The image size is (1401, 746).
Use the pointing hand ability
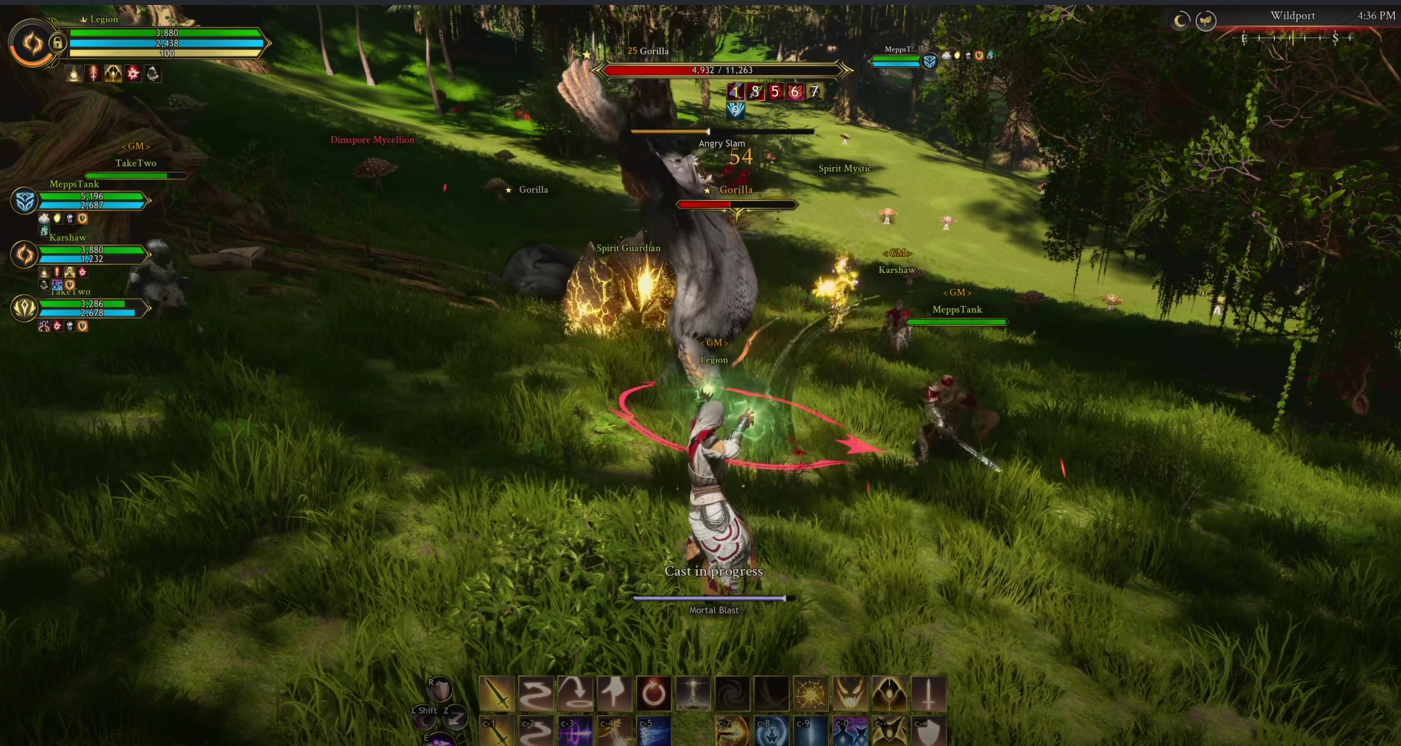tap(615, 693)
